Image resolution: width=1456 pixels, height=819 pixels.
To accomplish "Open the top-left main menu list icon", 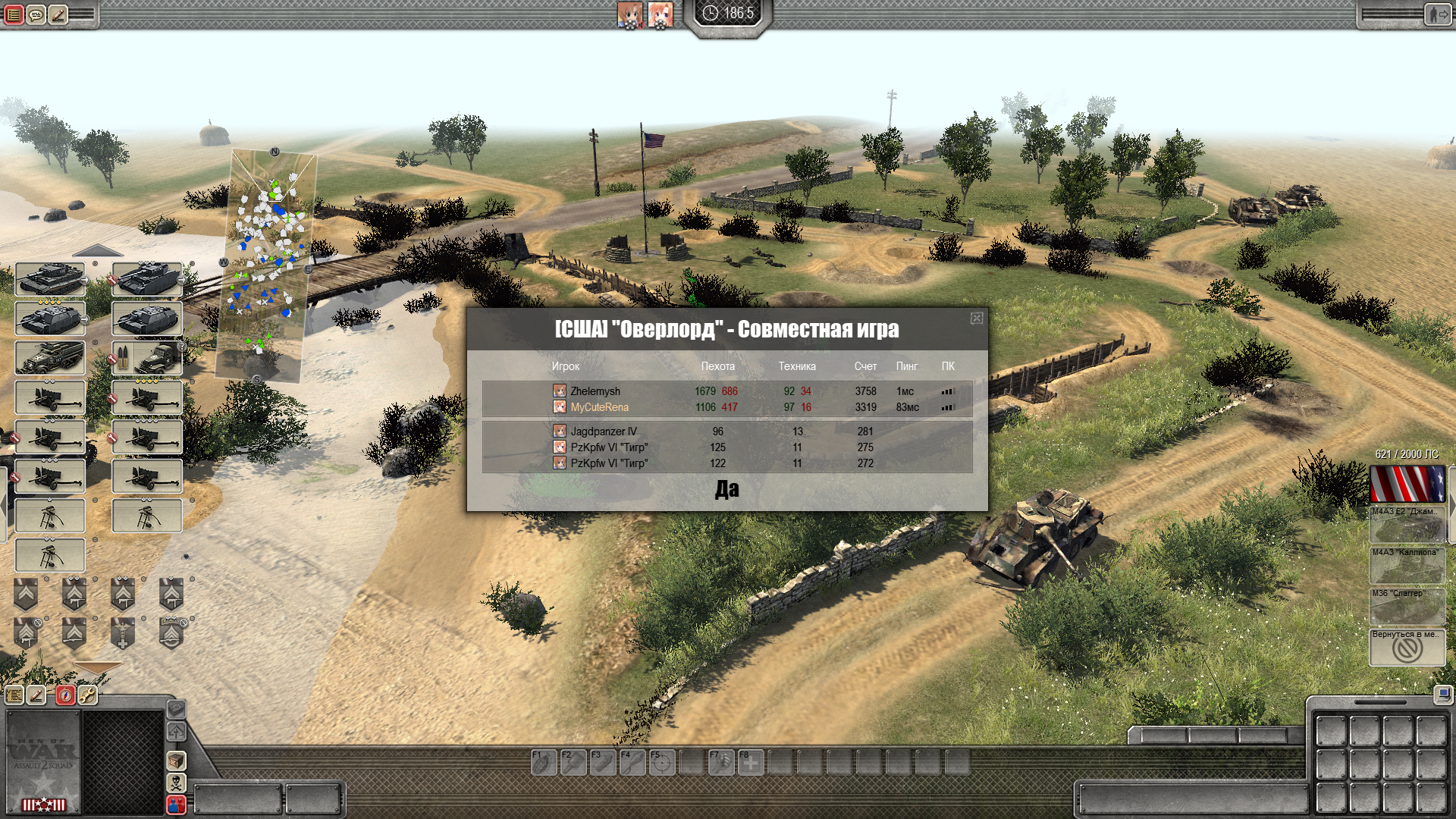I will 14,14.
